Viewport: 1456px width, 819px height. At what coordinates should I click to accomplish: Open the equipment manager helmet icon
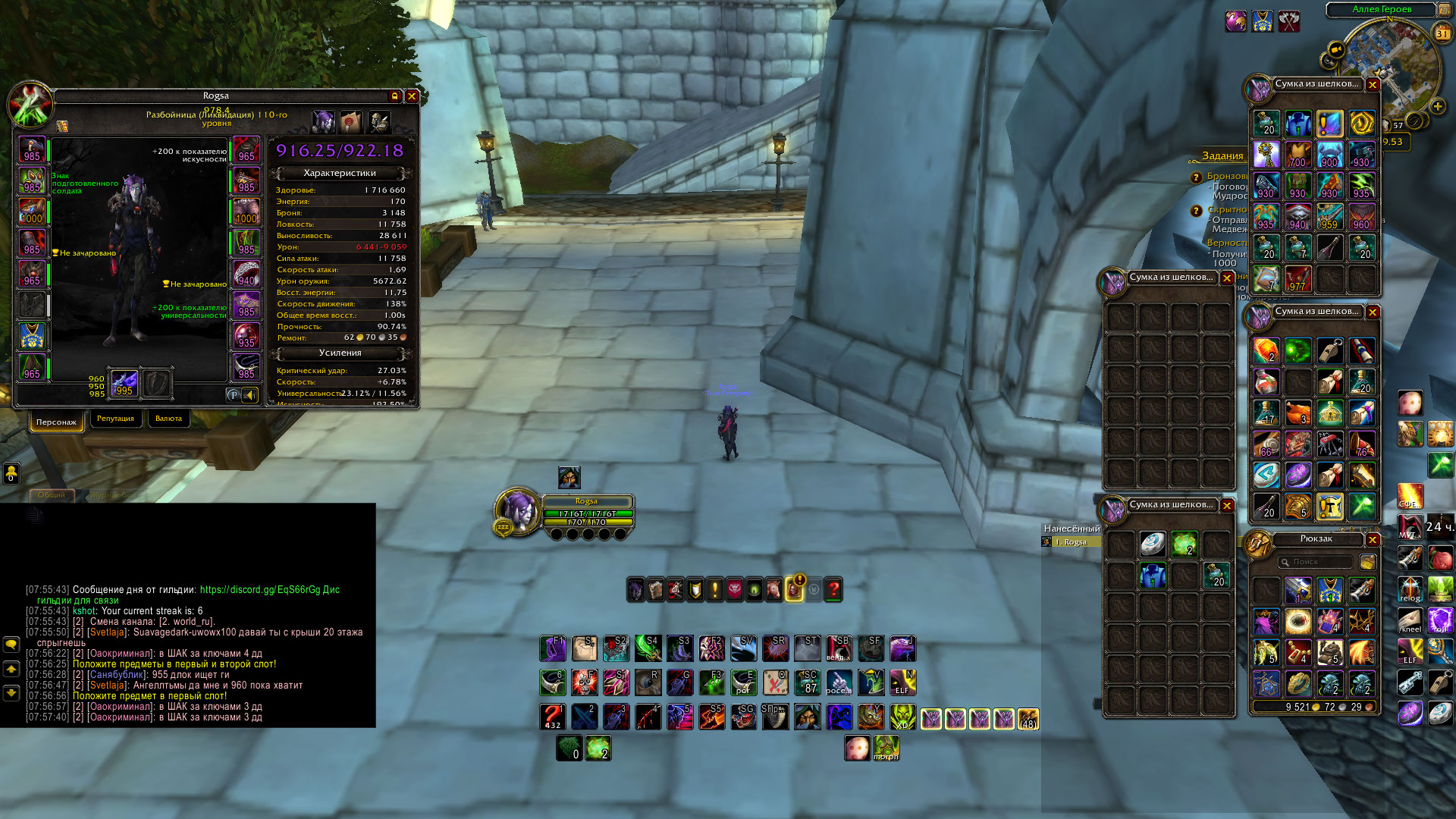click(x=379, y=121)
